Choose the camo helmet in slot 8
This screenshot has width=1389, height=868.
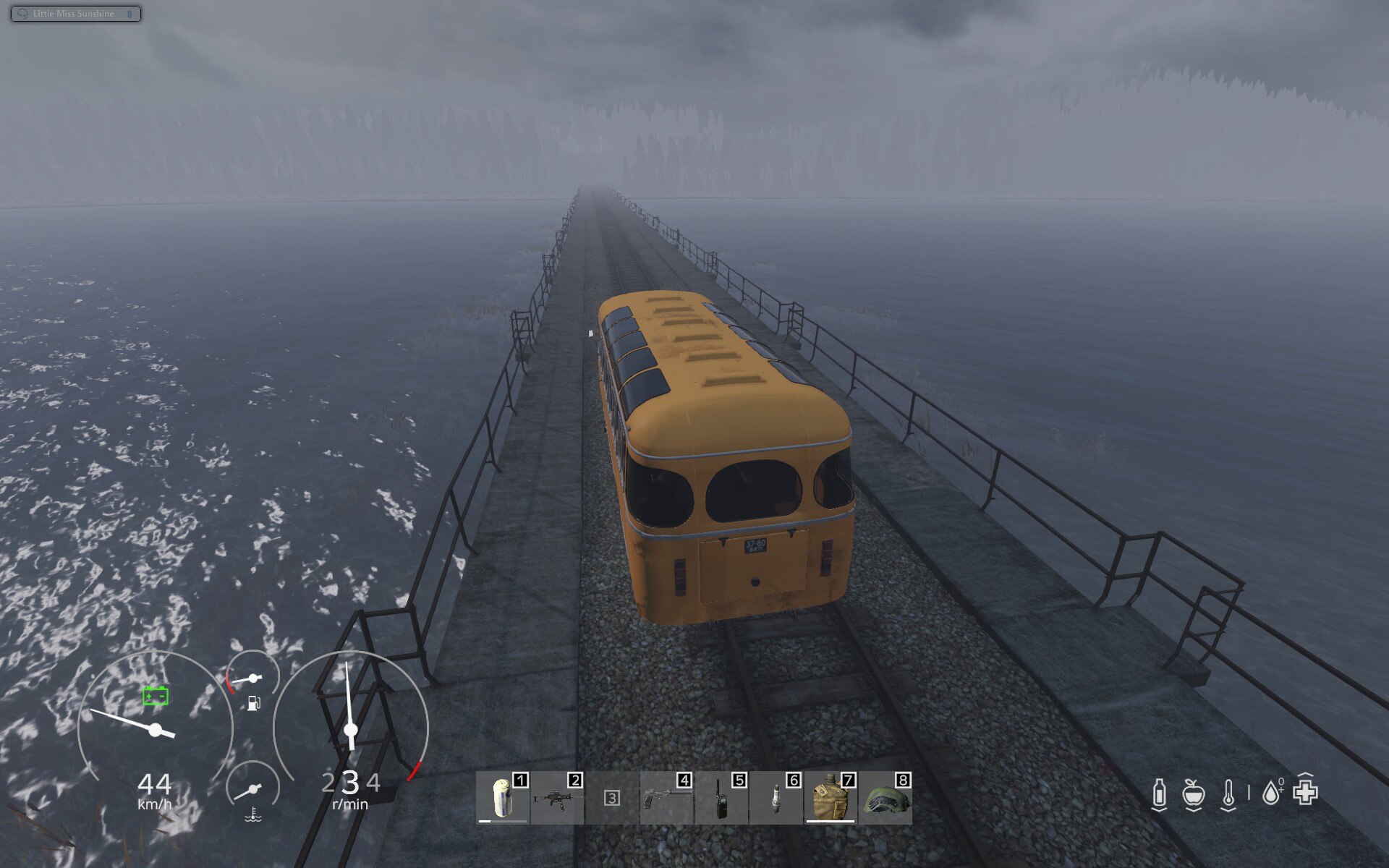pyautogui.click(x=885, y=798)
